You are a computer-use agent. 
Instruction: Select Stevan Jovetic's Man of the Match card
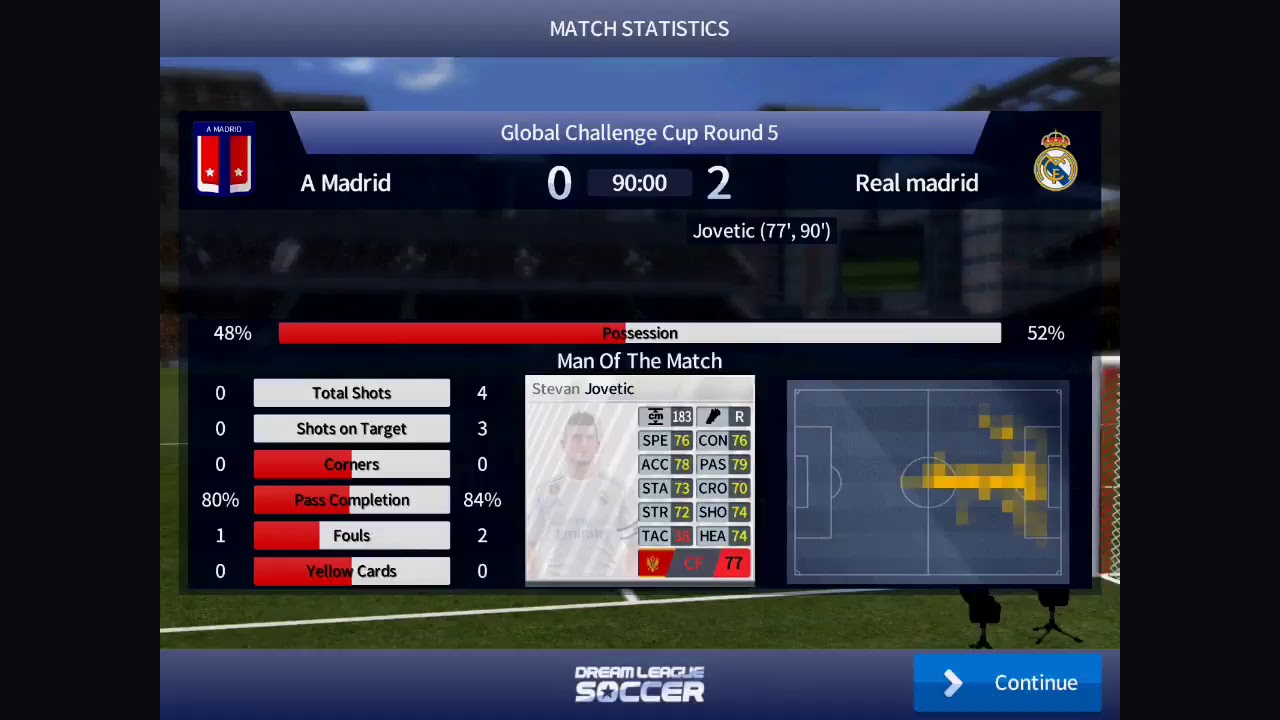639,478
